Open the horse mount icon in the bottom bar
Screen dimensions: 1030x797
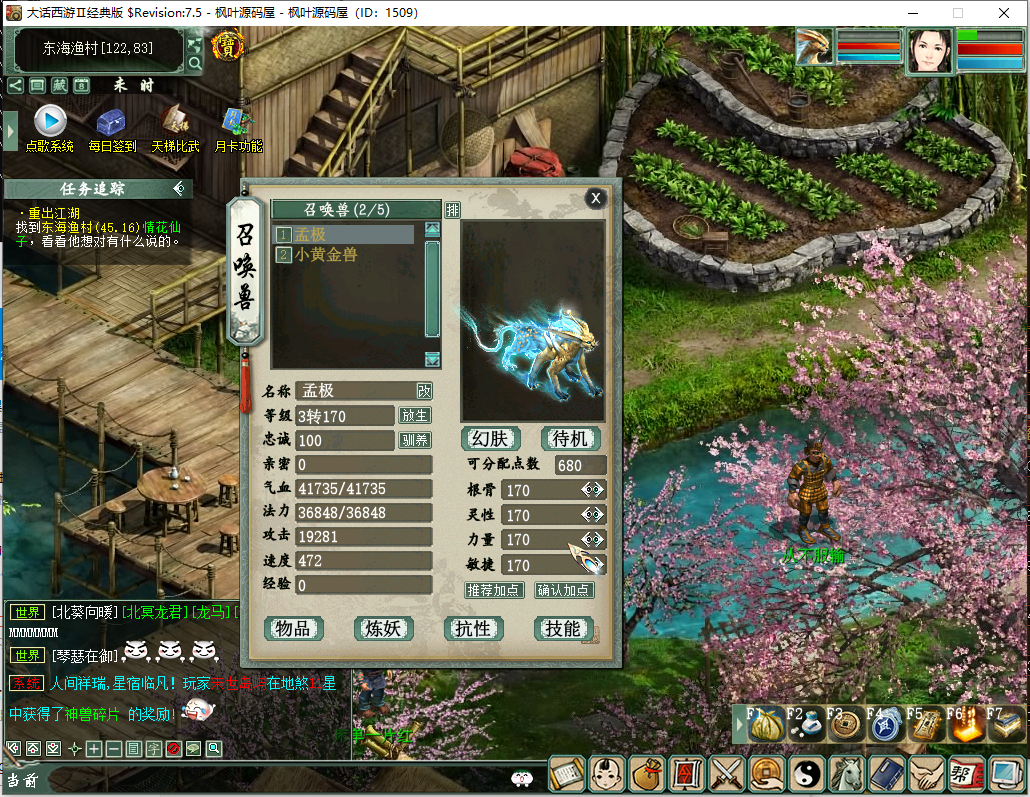click(847, 773)
